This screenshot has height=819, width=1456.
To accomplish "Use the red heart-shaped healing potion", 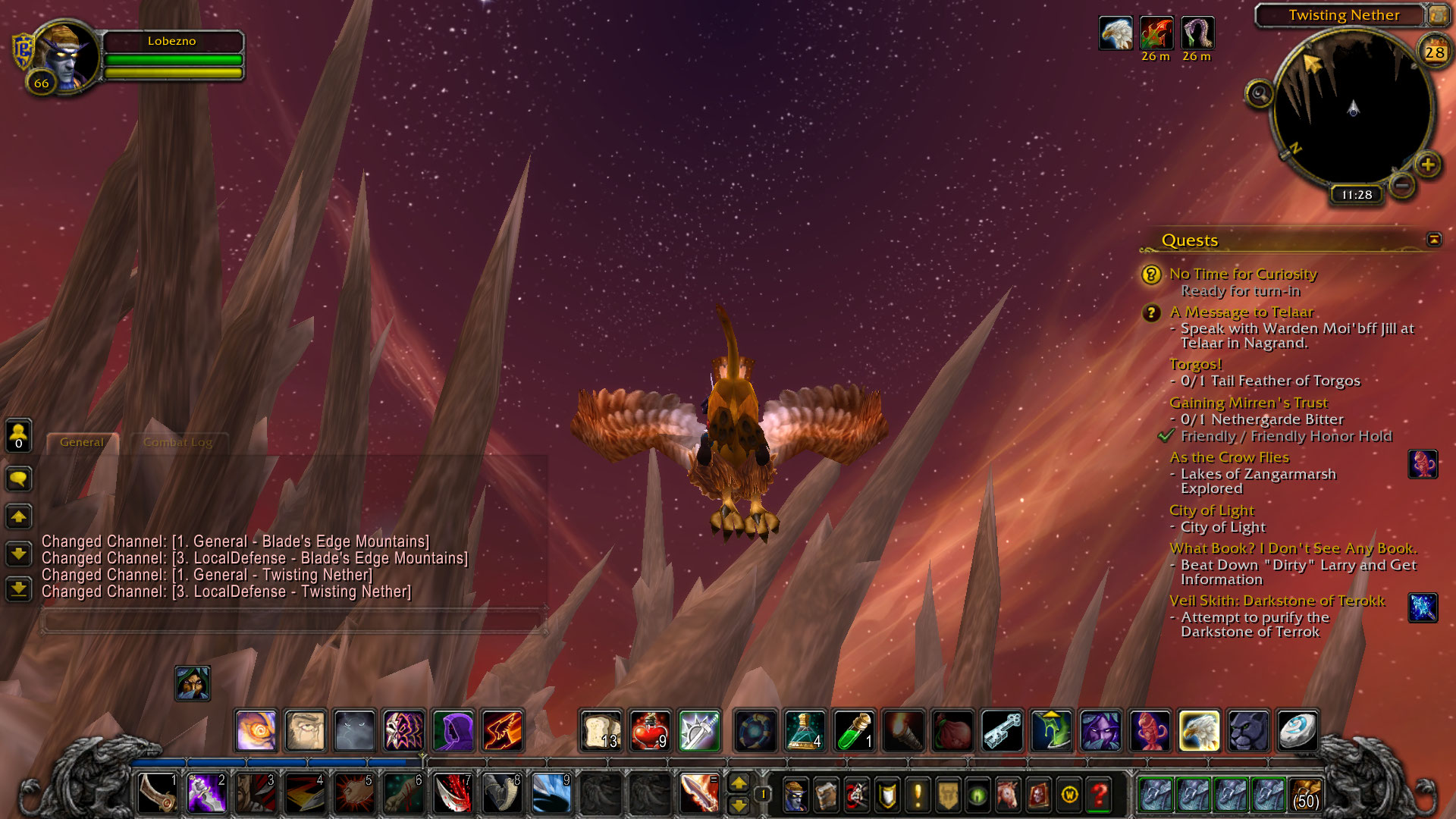I will tap(650, 731).
